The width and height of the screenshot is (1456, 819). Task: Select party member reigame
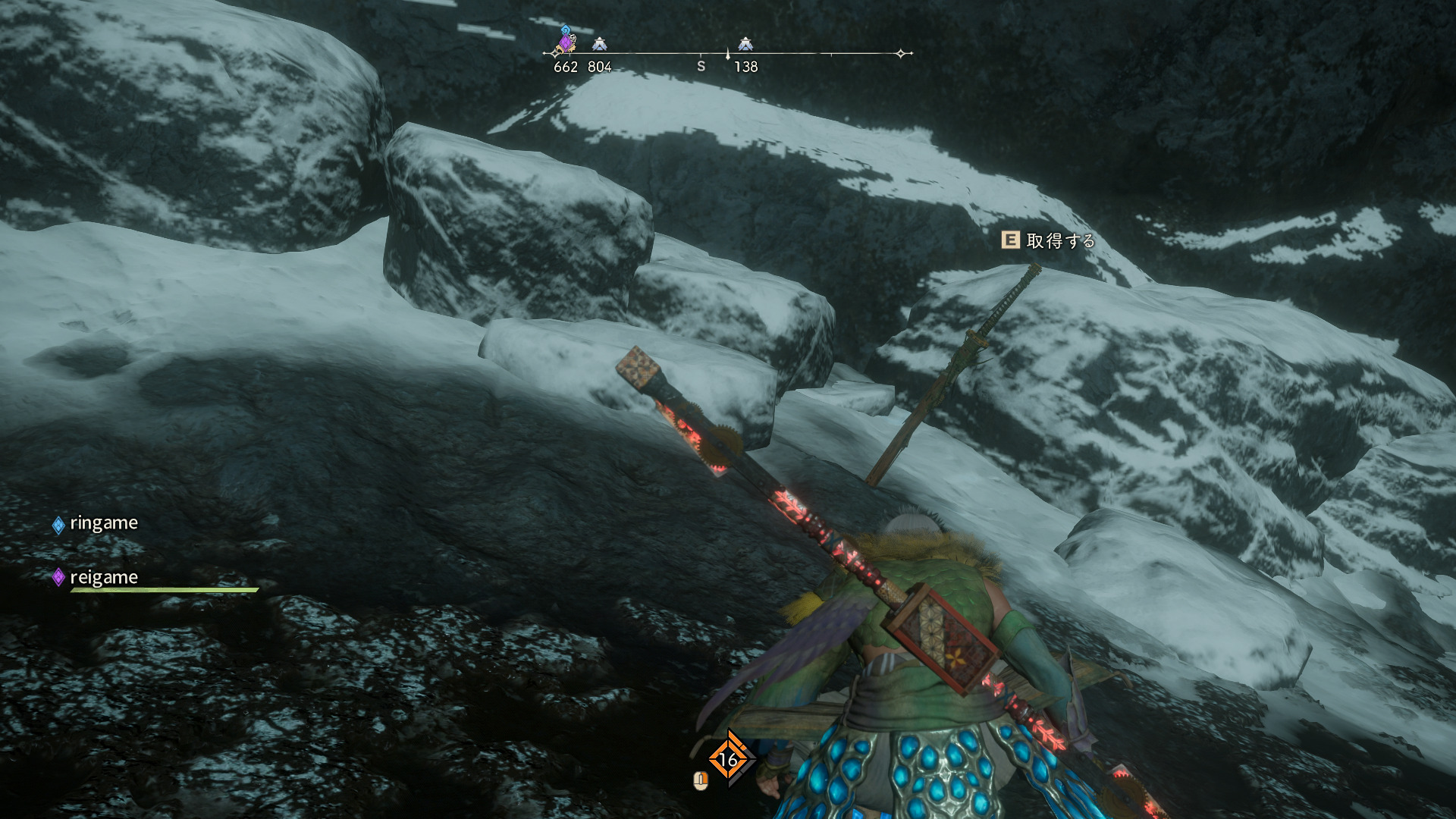103,578
